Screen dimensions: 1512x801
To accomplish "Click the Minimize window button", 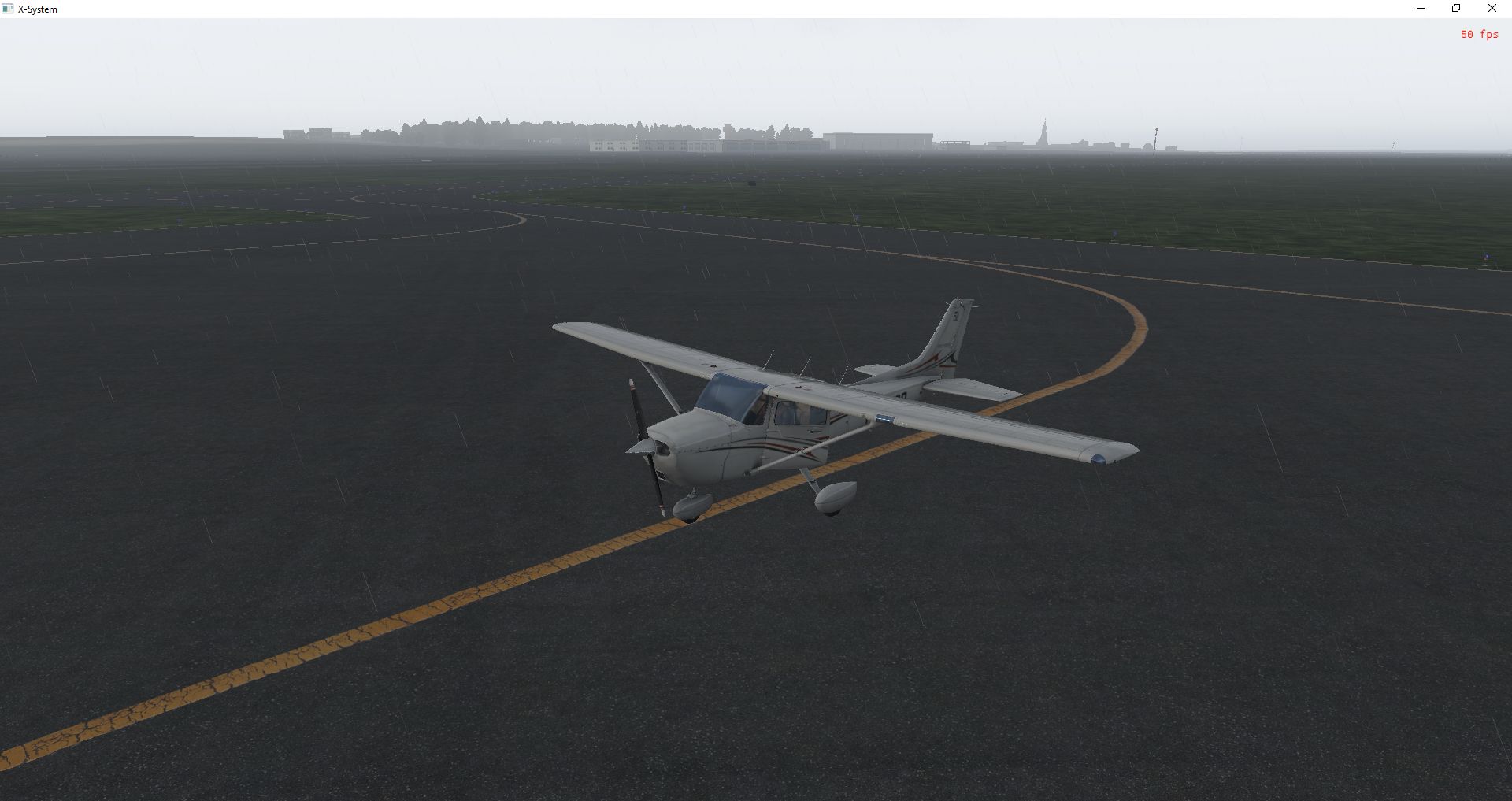I will tap(1420, 8).
